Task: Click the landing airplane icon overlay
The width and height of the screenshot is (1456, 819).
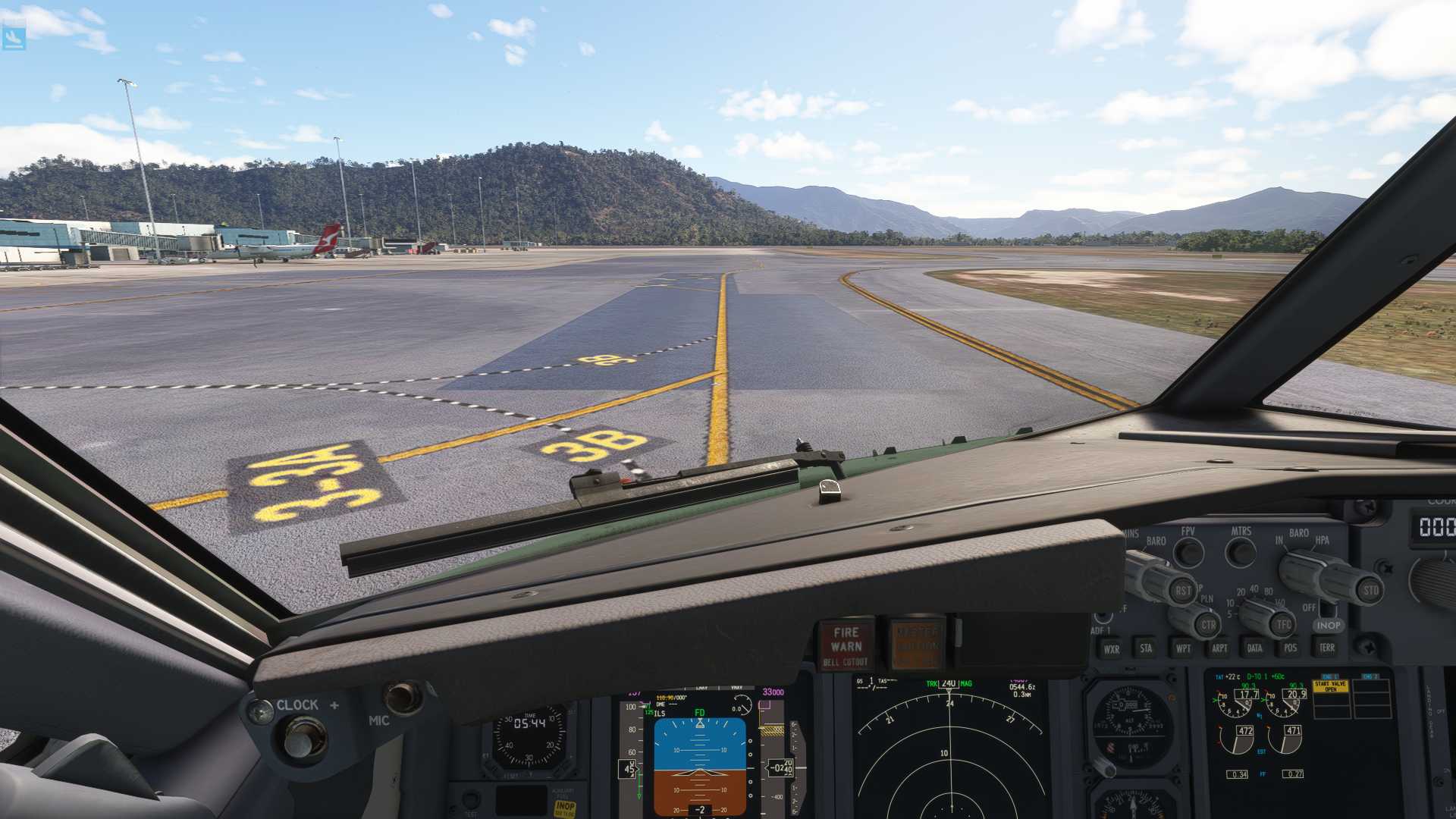Action: tap(14, 38)
